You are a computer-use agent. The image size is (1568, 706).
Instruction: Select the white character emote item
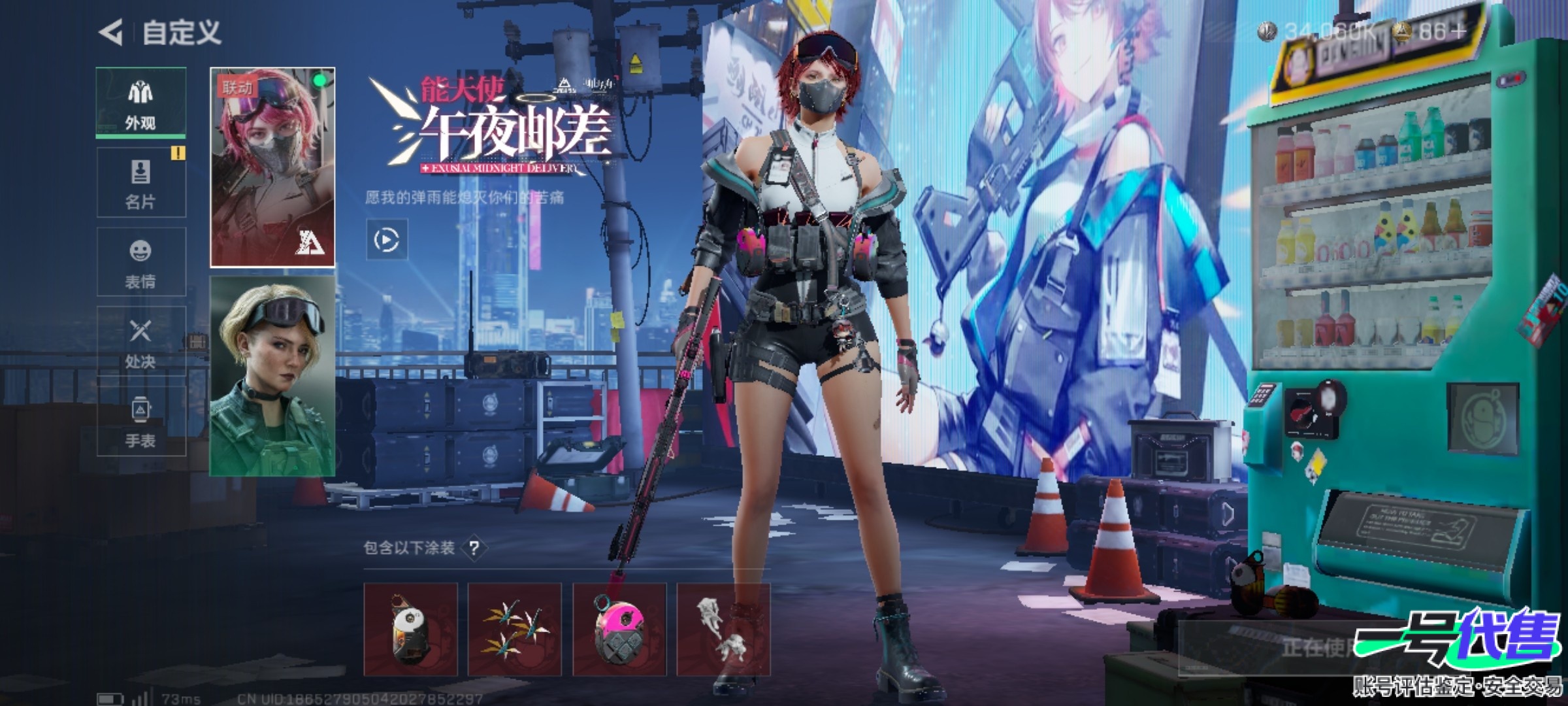pyautogui.click(x=723, y=629)
